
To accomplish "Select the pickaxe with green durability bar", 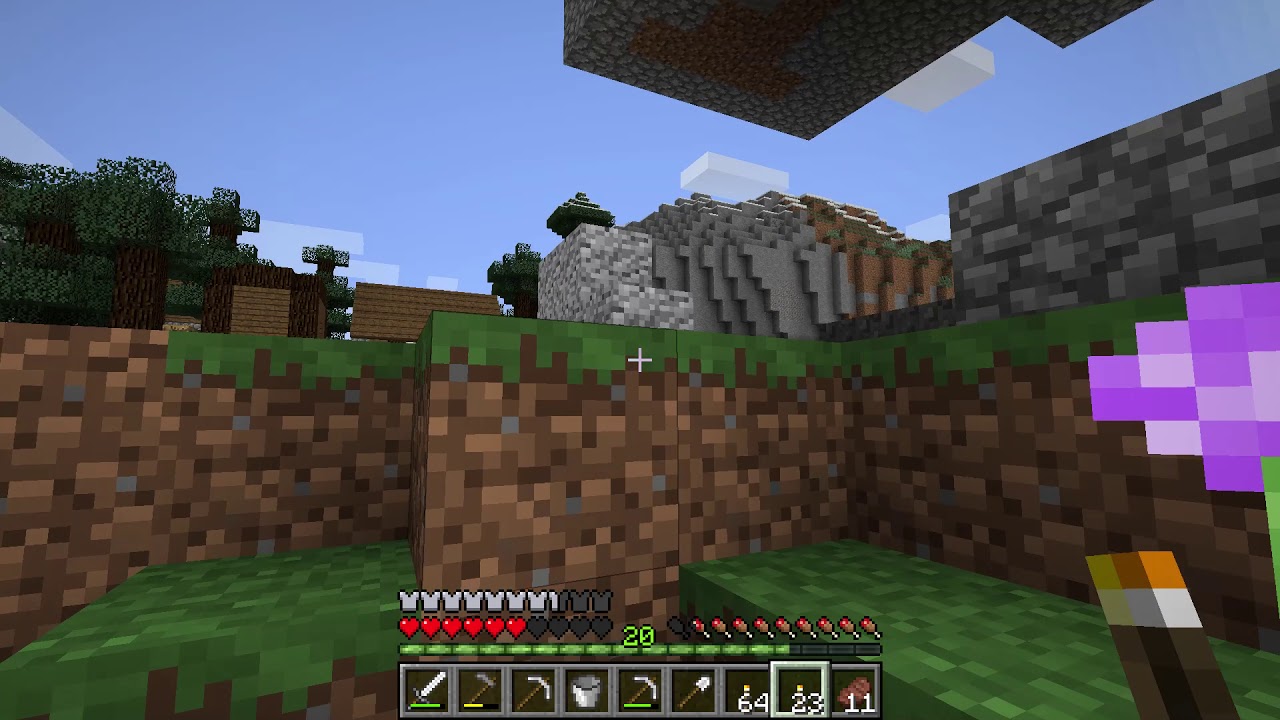I will click(638, 688).
